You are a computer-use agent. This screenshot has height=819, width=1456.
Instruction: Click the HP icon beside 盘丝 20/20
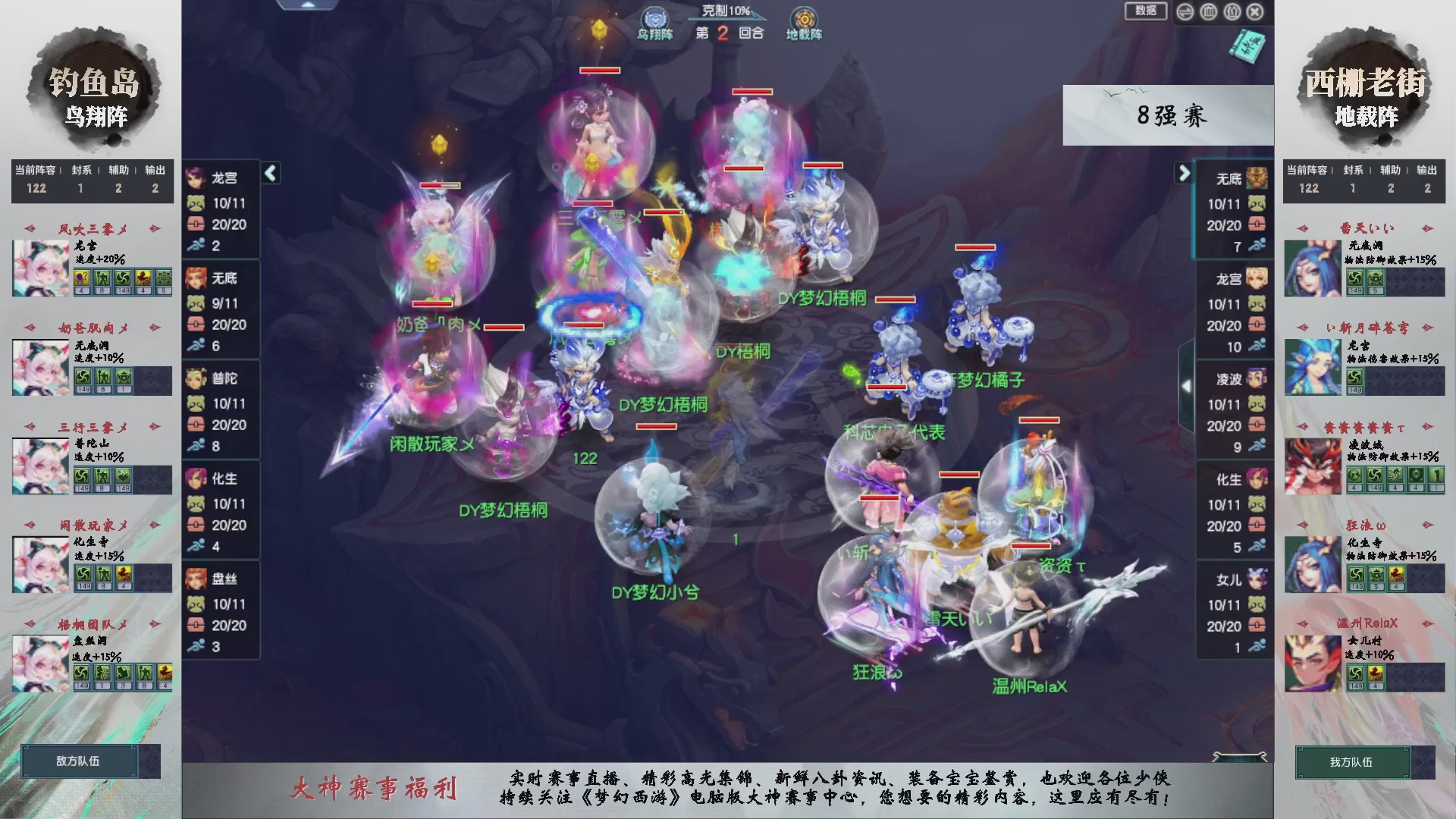coord(198,626)
